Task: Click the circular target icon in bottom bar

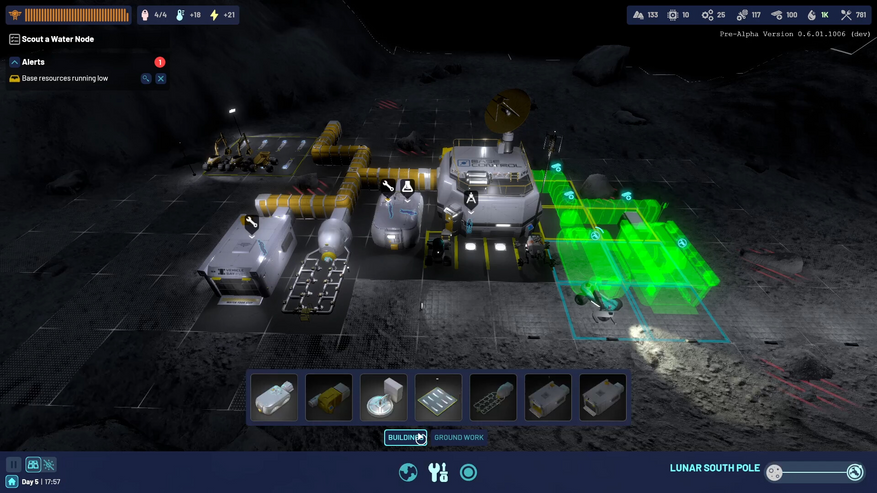Action: pyautogui.click(x=468, y=472)
